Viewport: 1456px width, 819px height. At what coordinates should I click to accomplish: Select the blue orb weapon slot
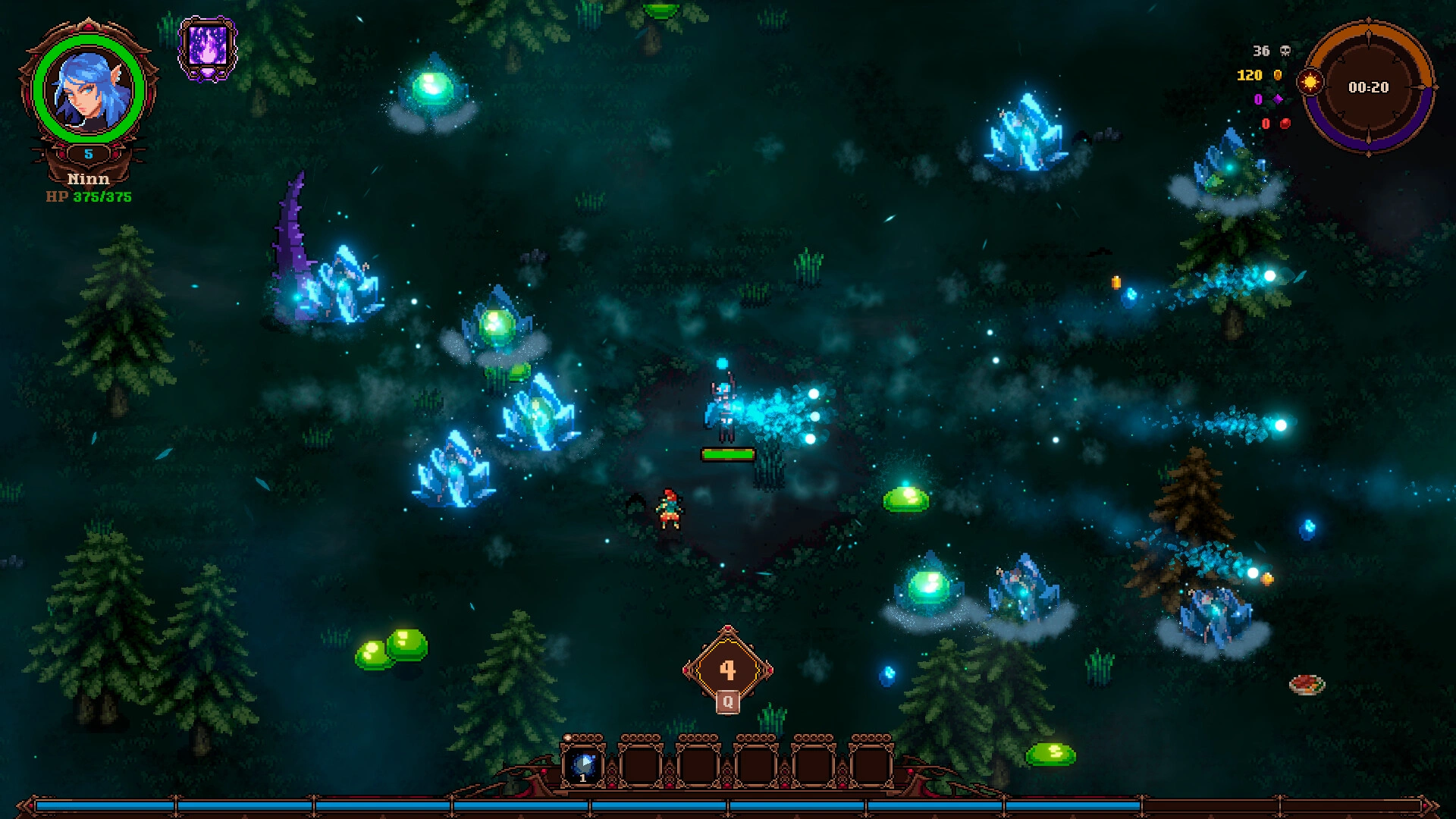(x=583, y=765)
